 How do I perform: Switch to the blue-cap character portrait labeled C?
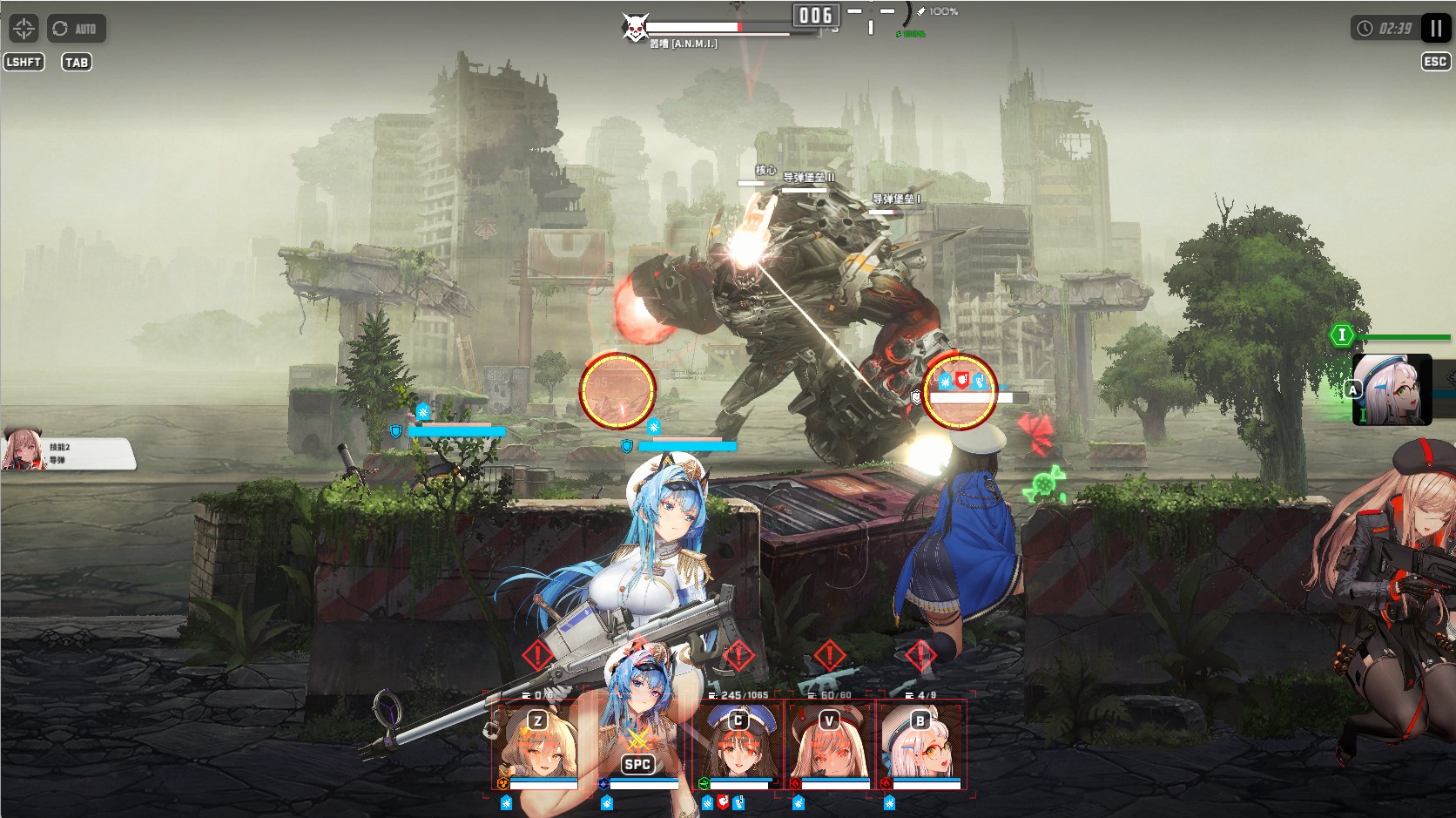click(x=738, y=743)
